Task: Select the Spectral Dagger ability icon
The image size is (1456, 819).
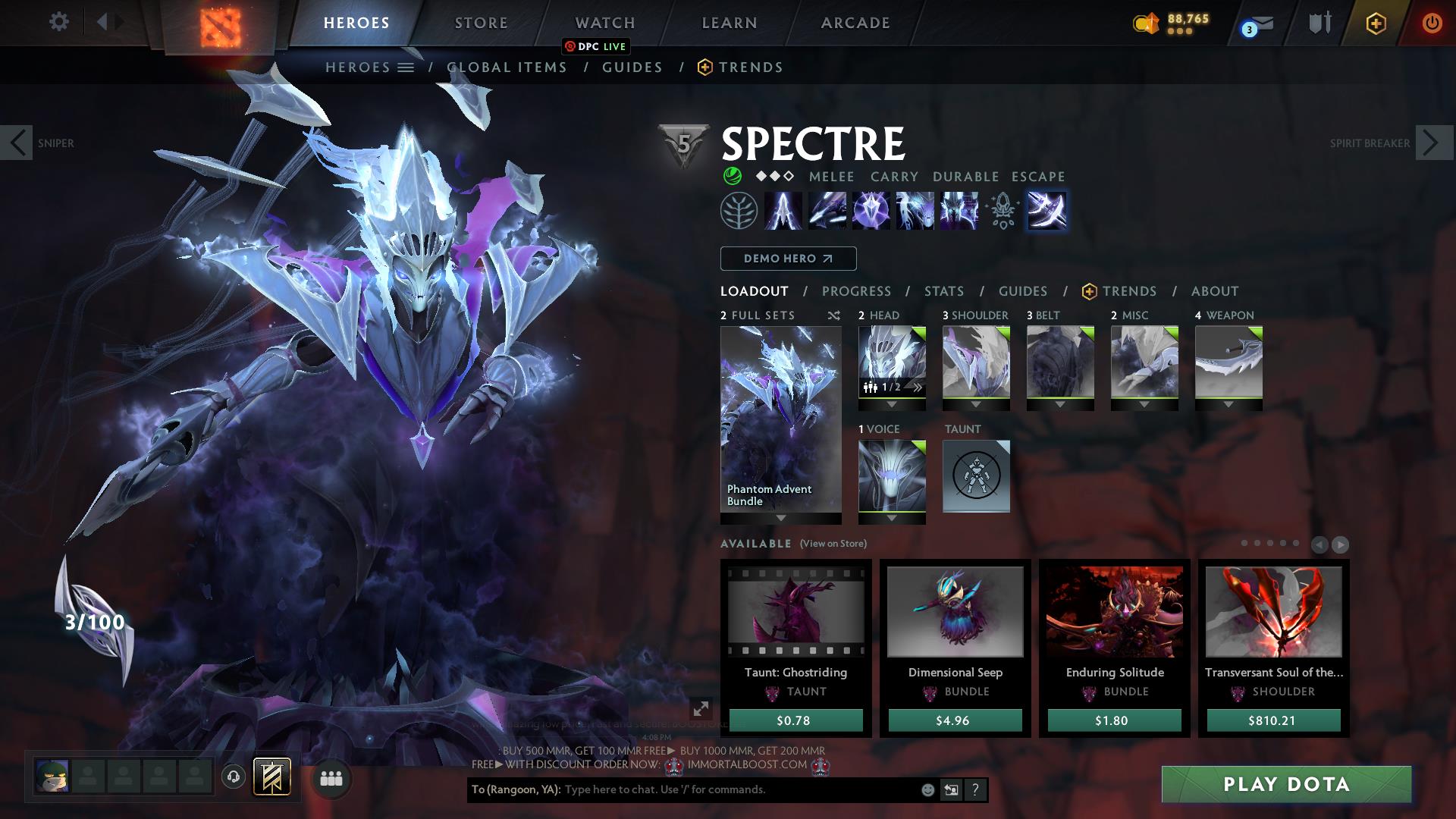Action: point(783,212)
